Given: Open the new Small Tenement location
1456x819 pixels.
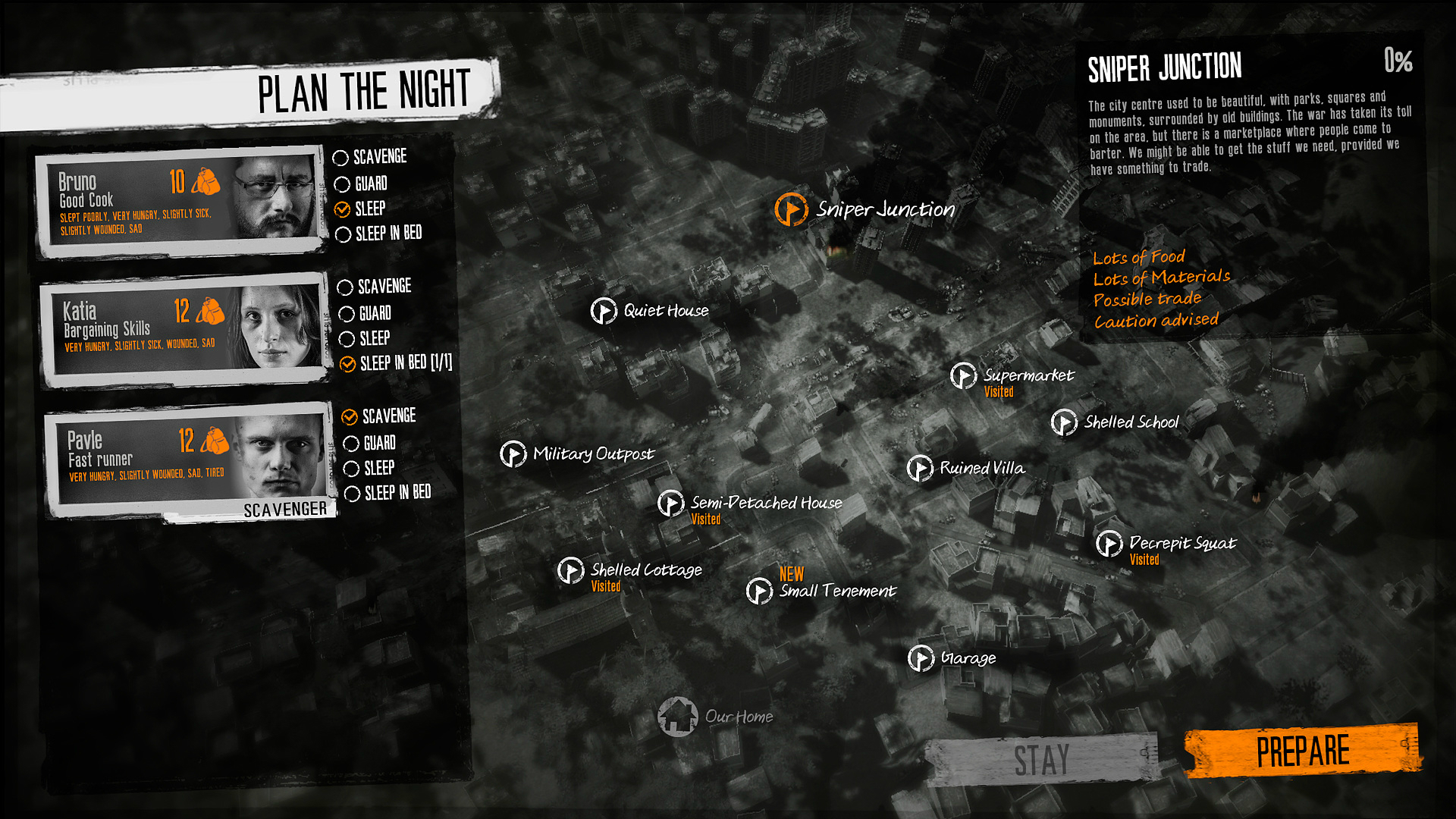Looking at the screenshot, I should [x=758, y=590].
